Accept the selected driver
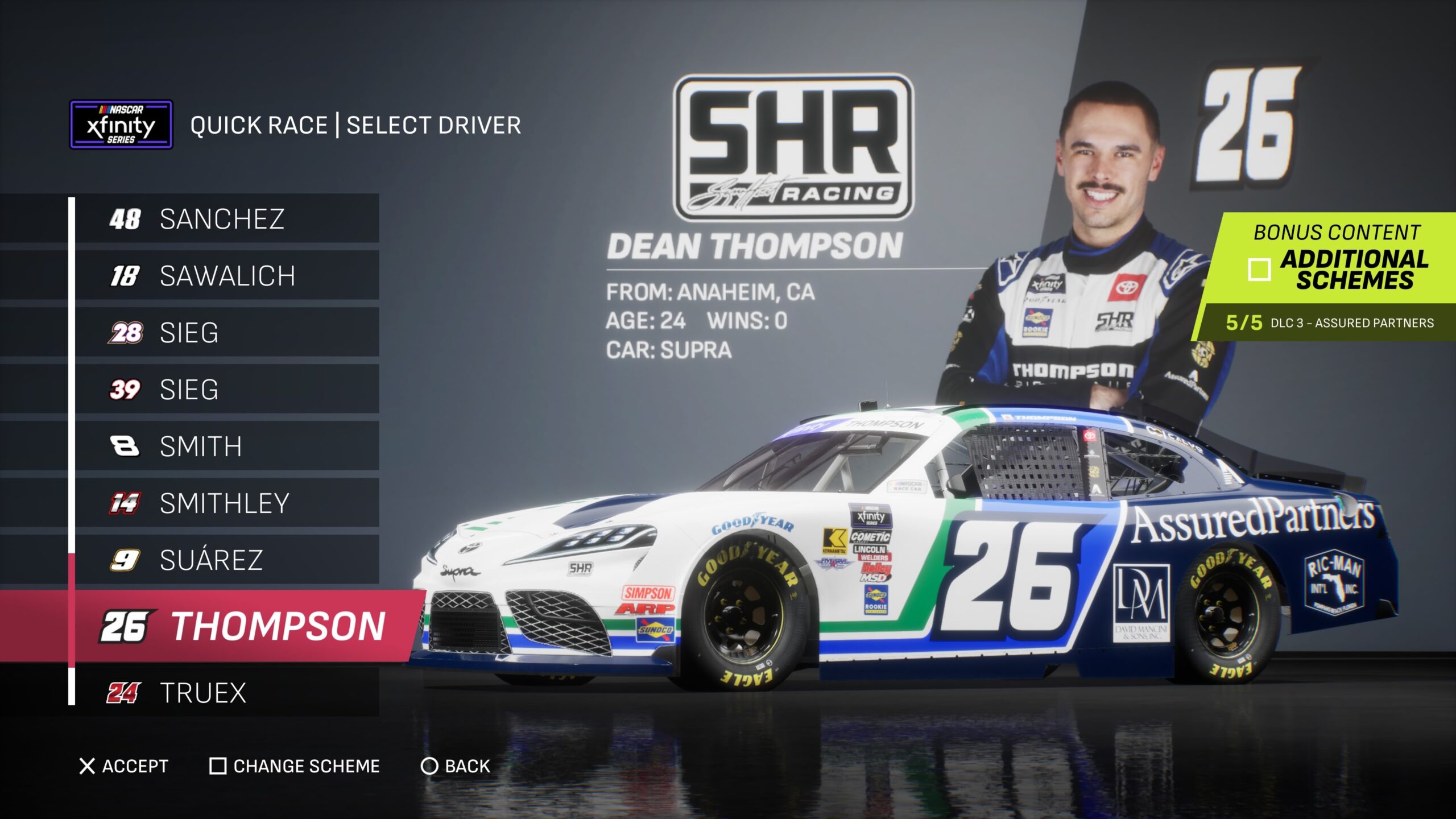The image size is (1456, 819). click(x=123, y=766)
